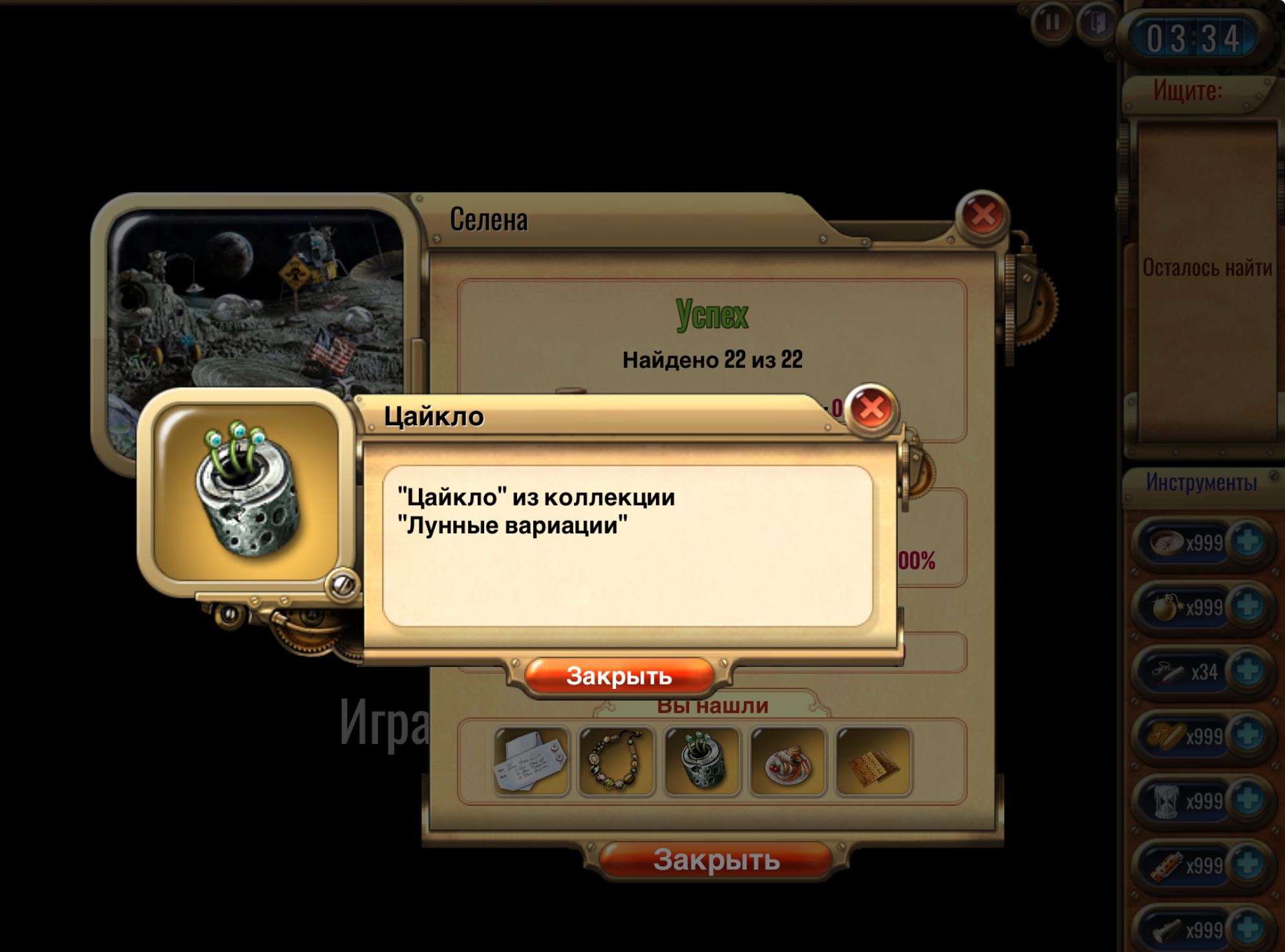Viewport: 1285px width, 952px height.
Task: Select the handwritten shirt cuff found item
Action: (x=531, y=762)
